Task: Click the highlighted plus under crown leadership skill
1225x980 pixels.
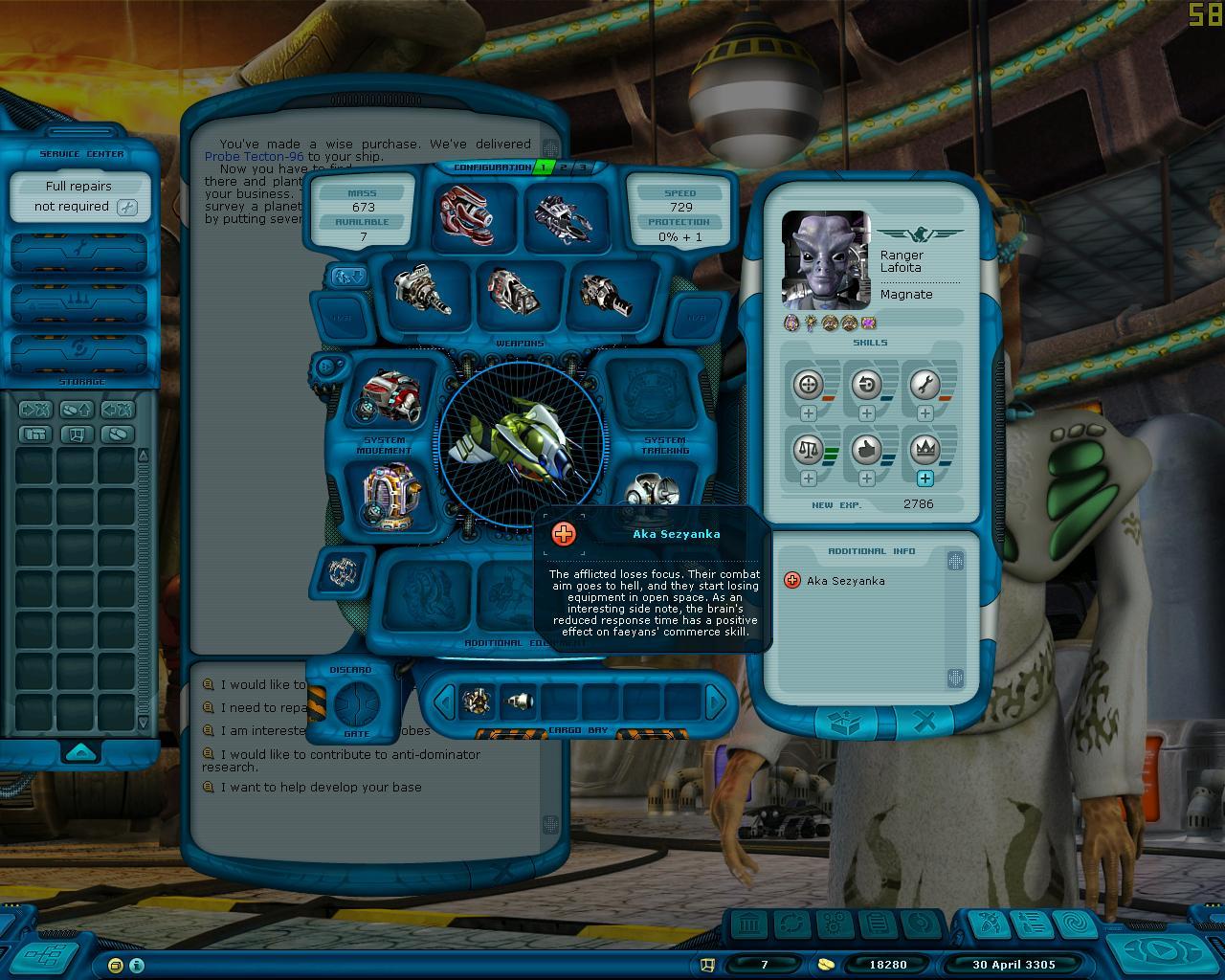Action: [924, 479]
